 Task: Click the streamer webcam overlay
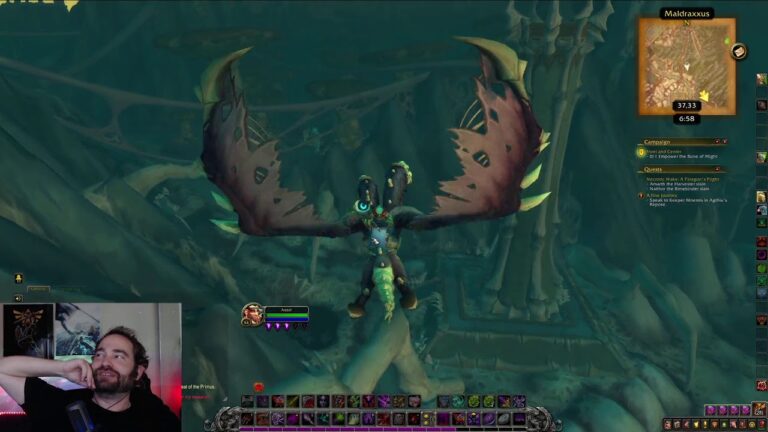coord(90,367)
